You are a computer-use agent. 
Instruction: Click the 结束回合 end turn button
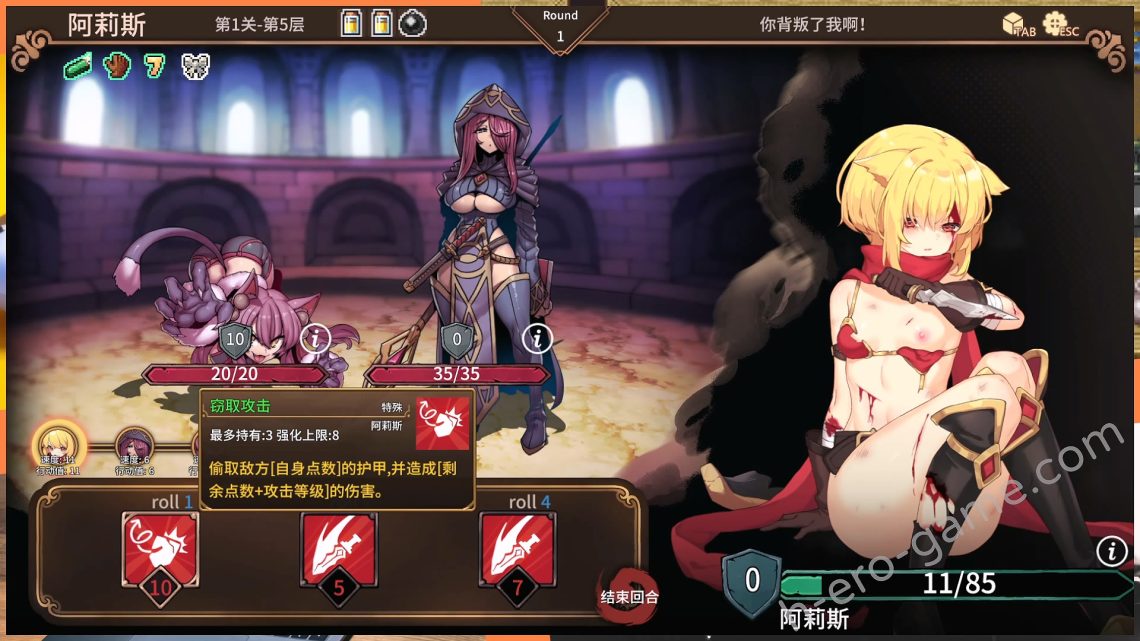tap(628, 592)
